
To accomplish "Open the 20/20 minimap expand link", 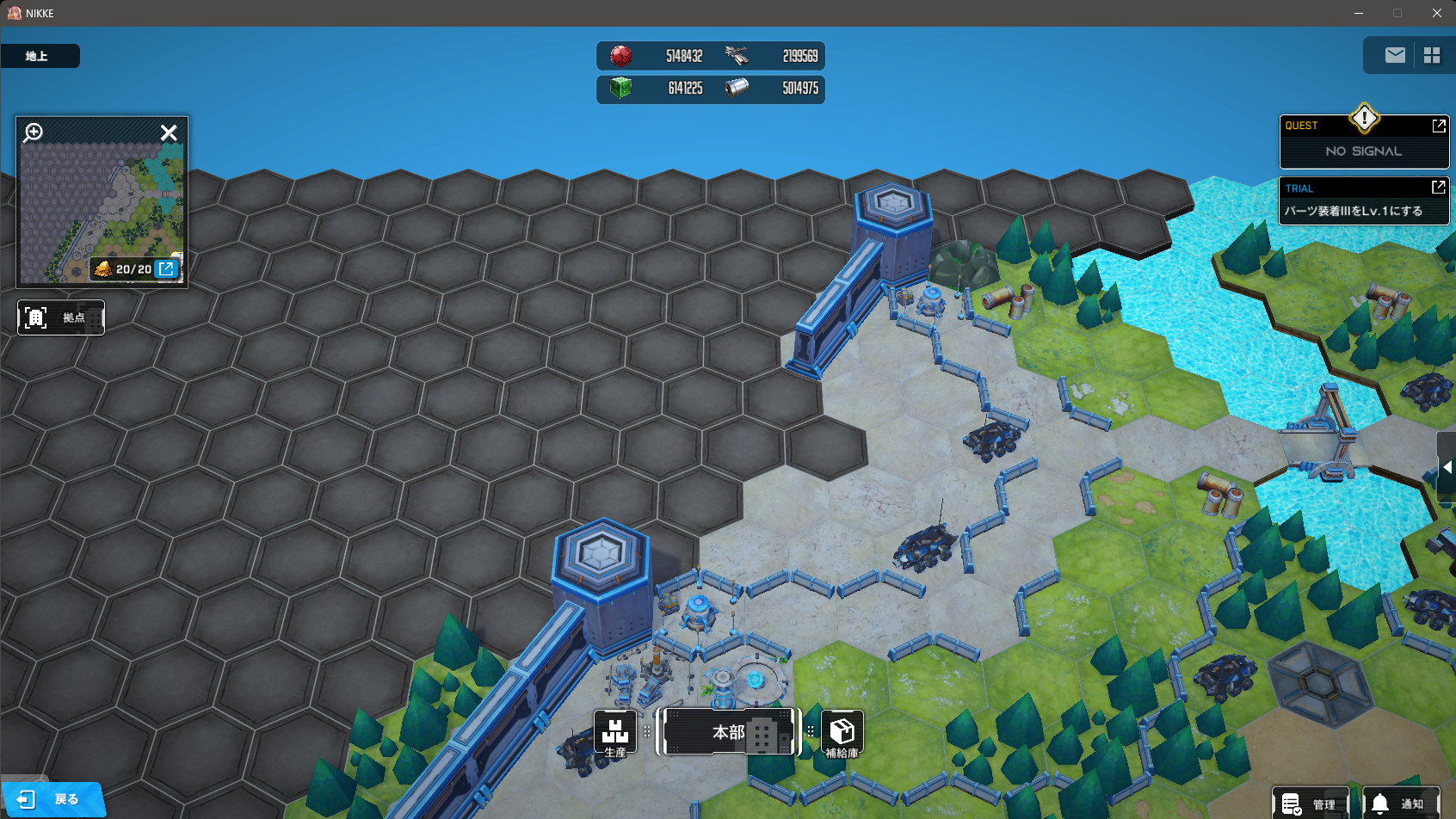I will tap(167, 269).
